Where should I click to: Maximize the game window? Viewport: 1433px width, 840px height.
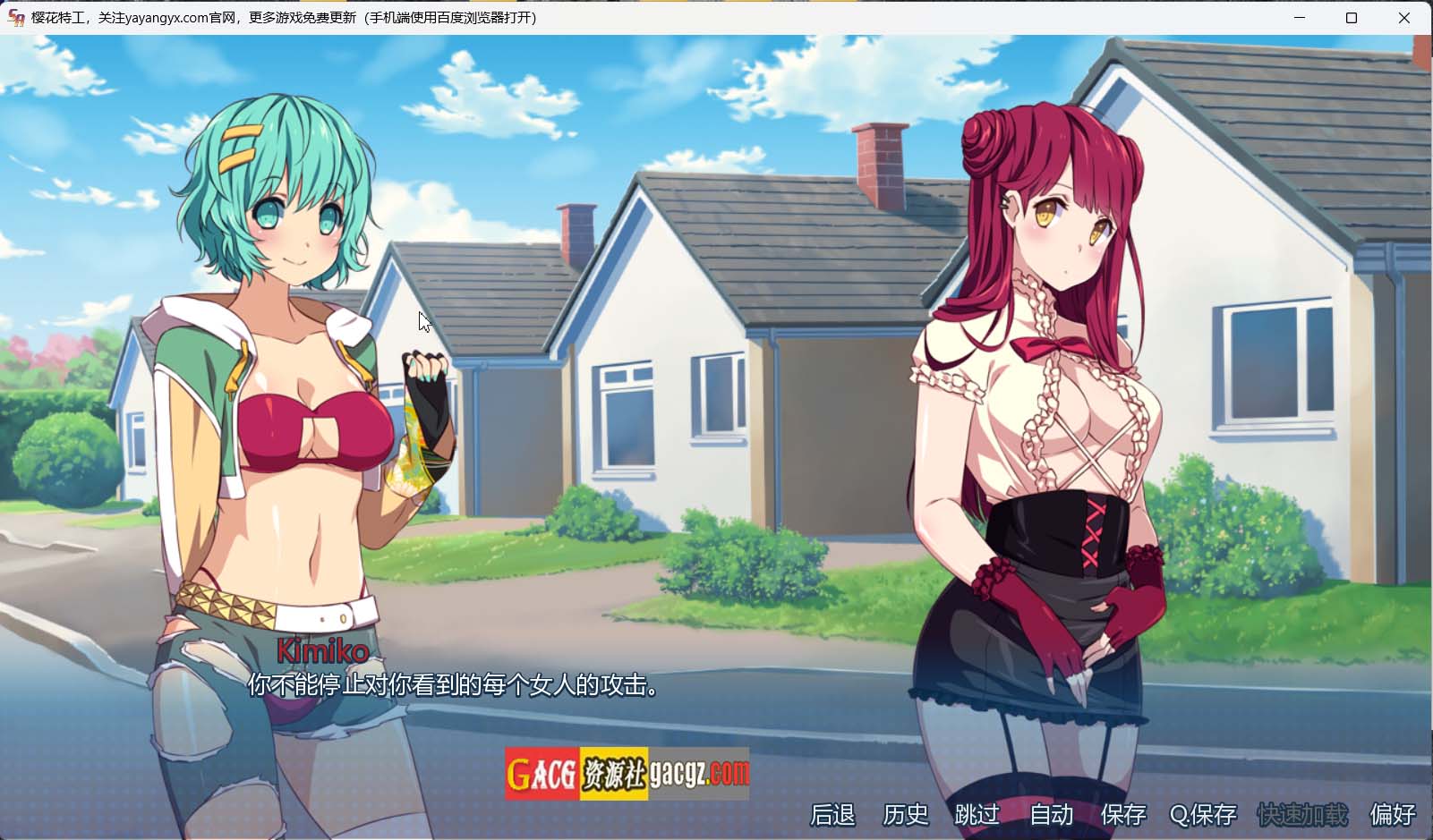pos(1352,18)
